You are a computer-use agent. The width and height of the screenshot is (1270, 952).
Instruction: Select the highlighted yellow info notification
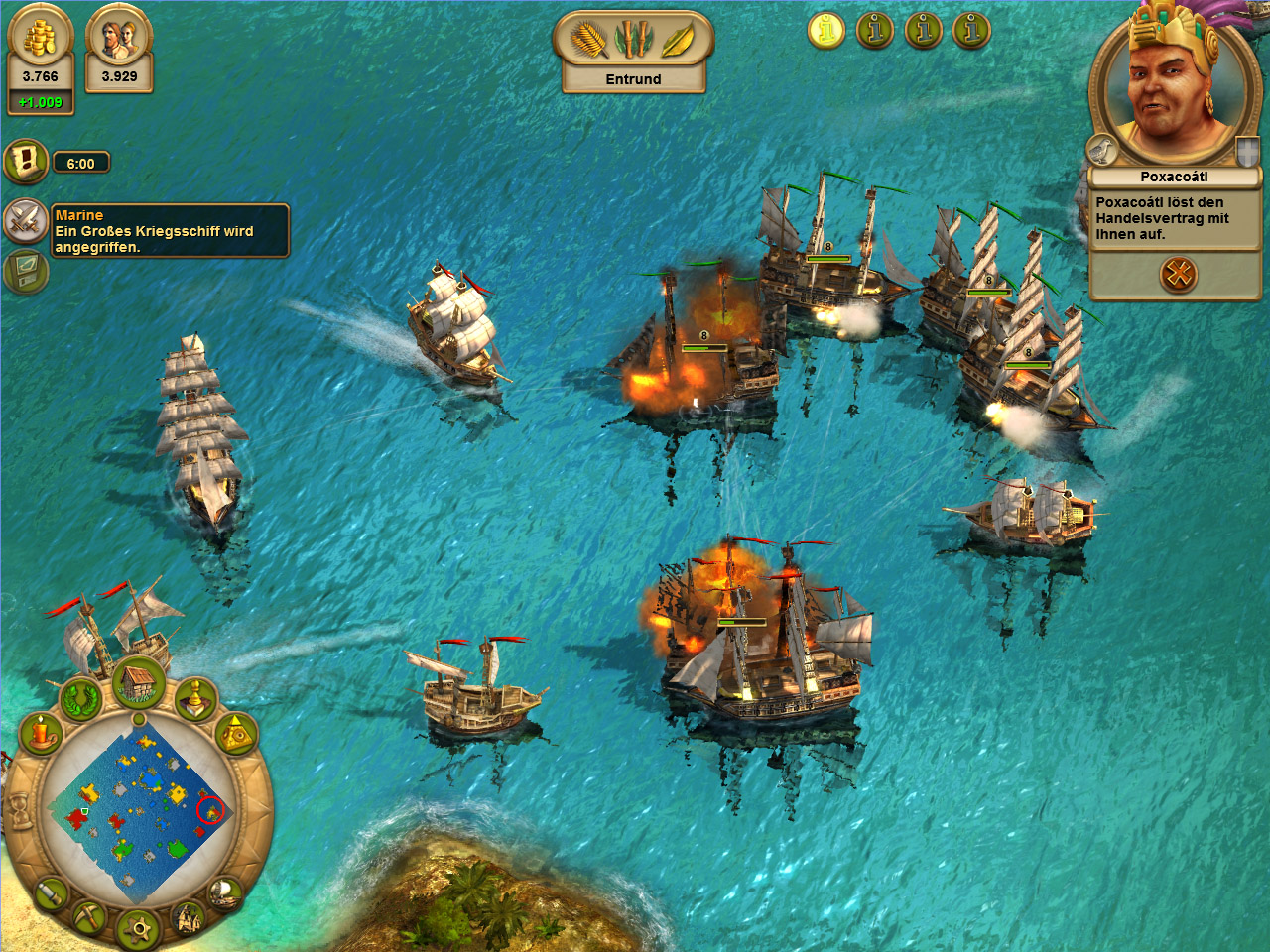coord(825,31)
